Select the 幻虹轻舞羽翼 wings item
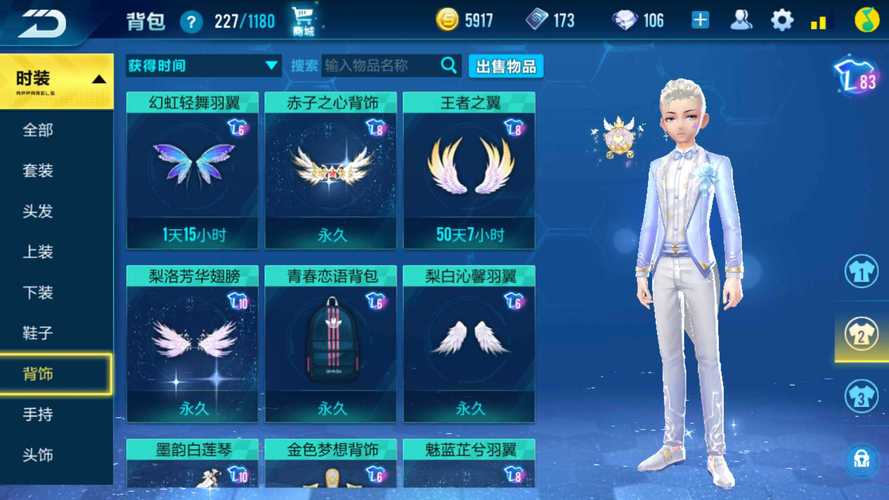Screen dimensions: 889x500 192,170
